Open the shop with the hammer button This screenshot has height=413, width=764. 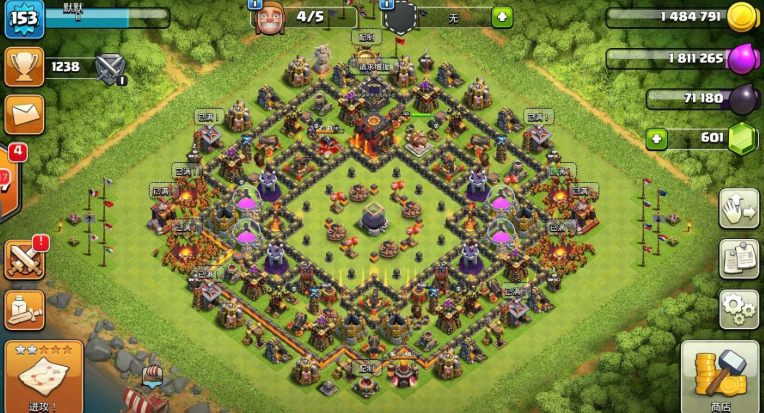point(719,377)
